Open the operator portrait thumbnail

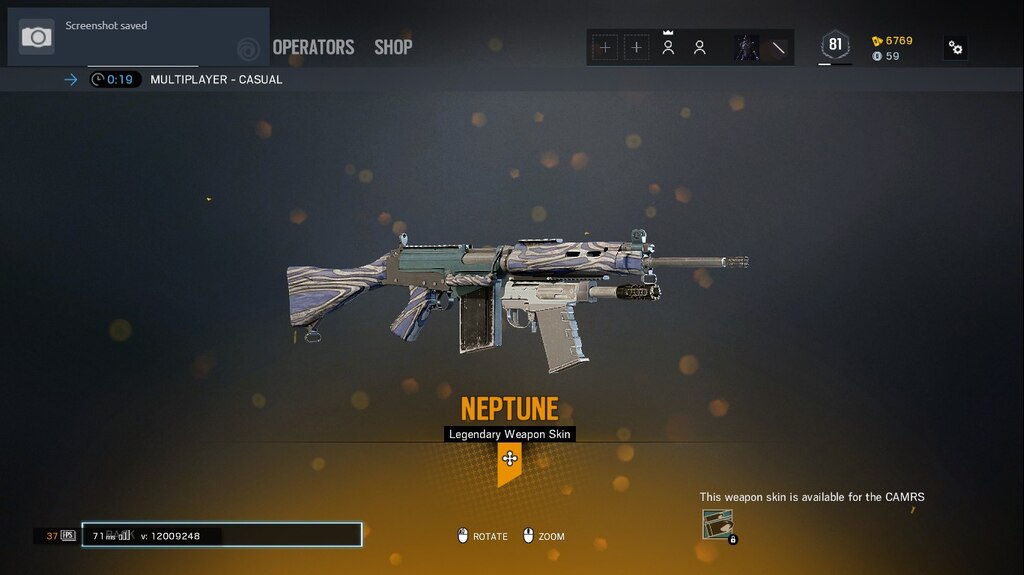[x=747, y=47]
